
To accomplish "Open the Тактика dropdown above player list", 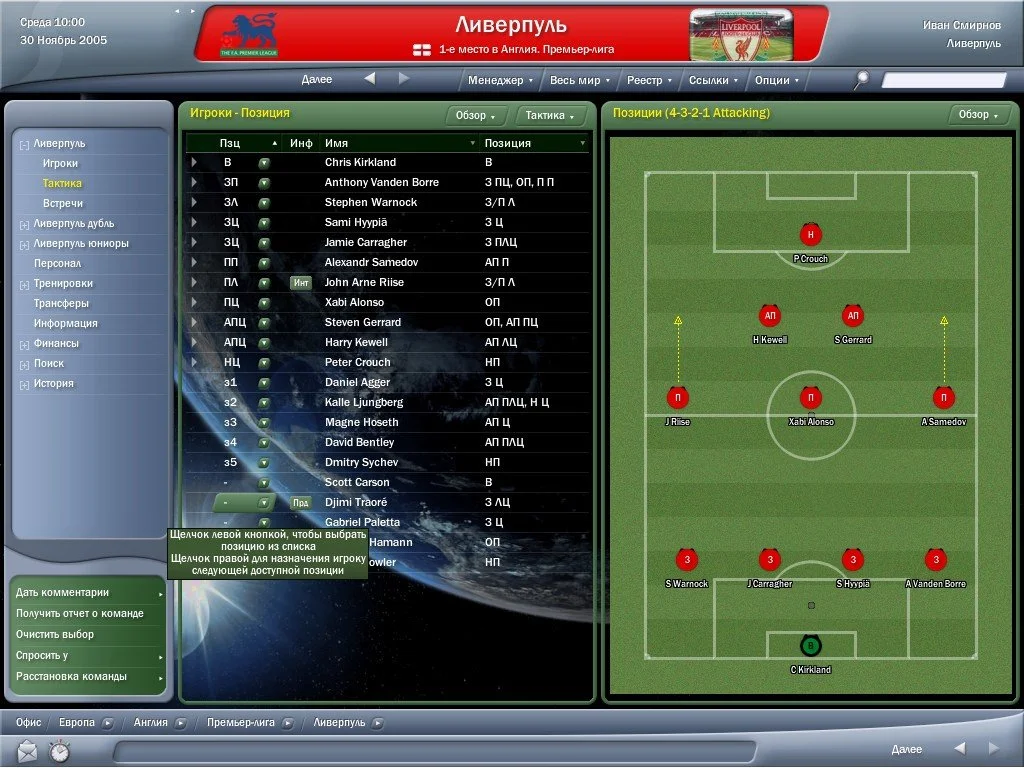I will (x=550, y=115).
